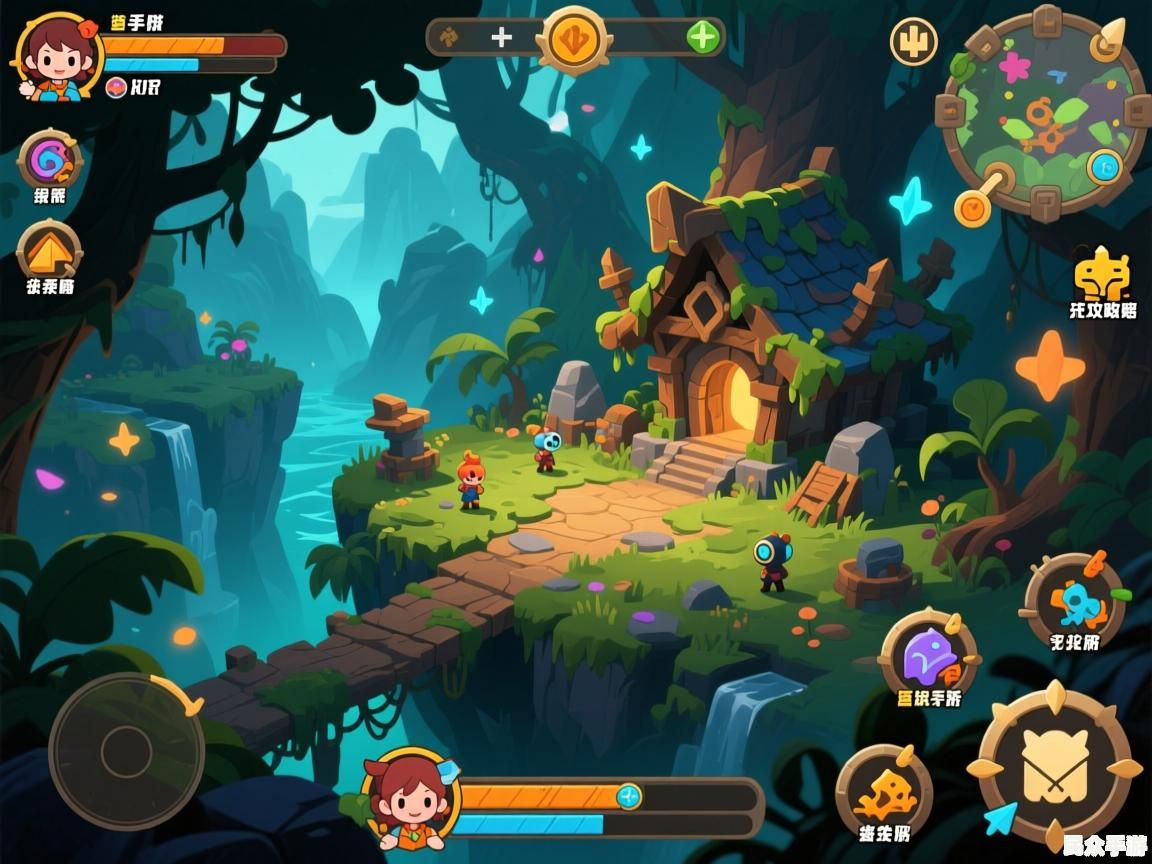
Task: Click the blue round button on the minimap
Action: (x=1103, y=165)
